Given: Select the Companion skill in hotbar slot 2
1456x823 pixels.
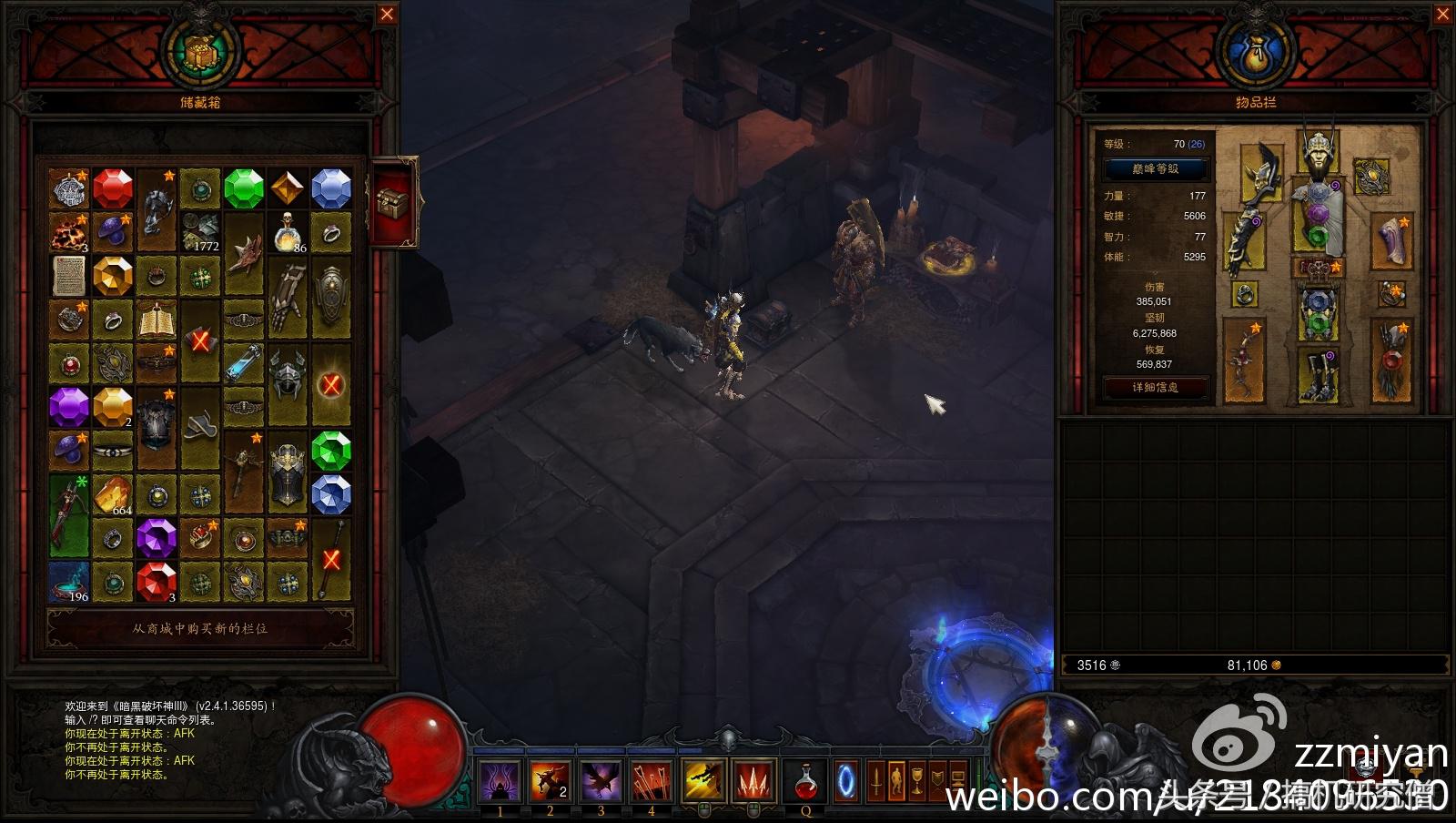Looking at the screenshot, I should 551,778.
